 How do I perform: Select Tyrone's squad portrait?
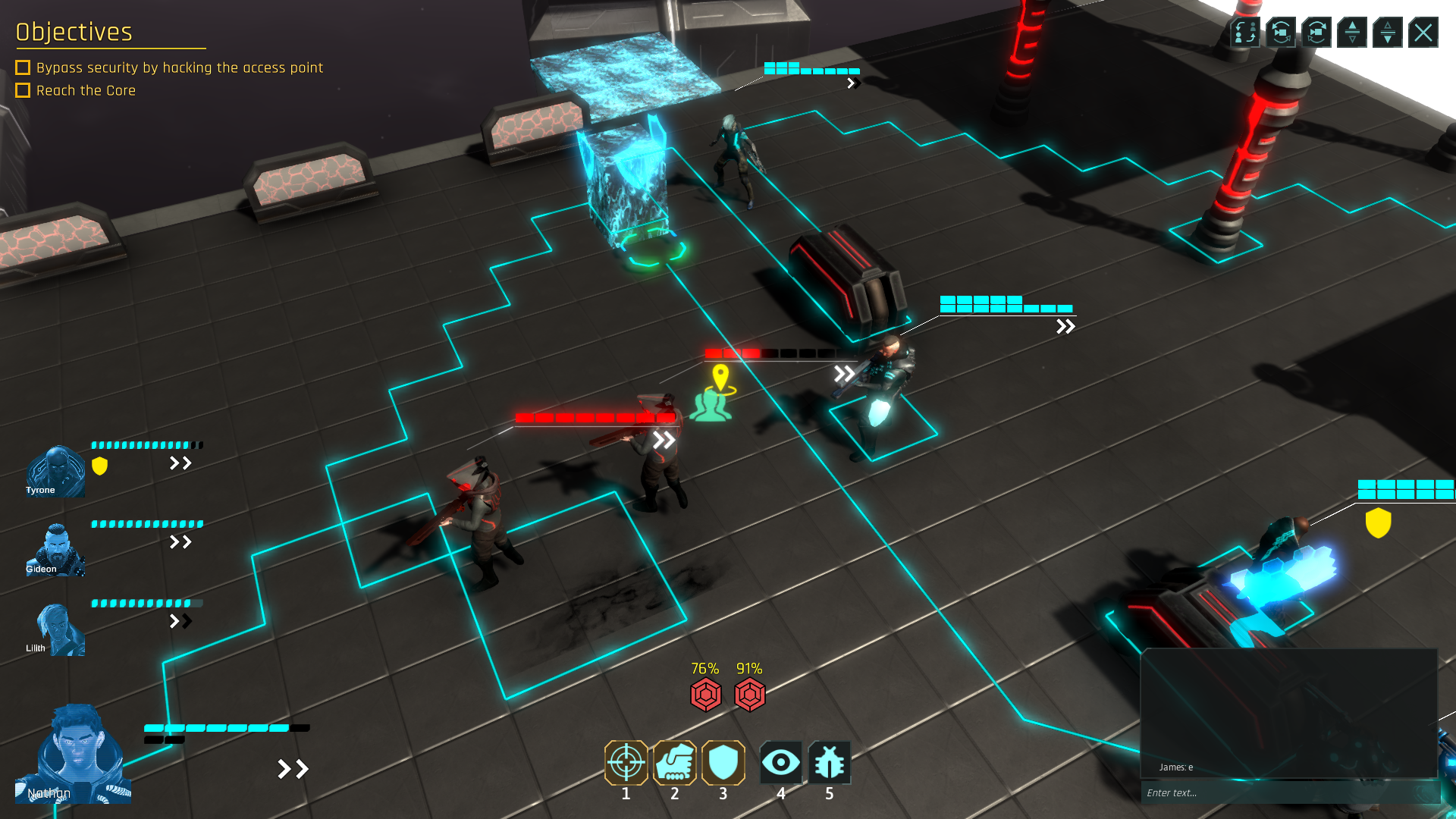coord(55,472)
